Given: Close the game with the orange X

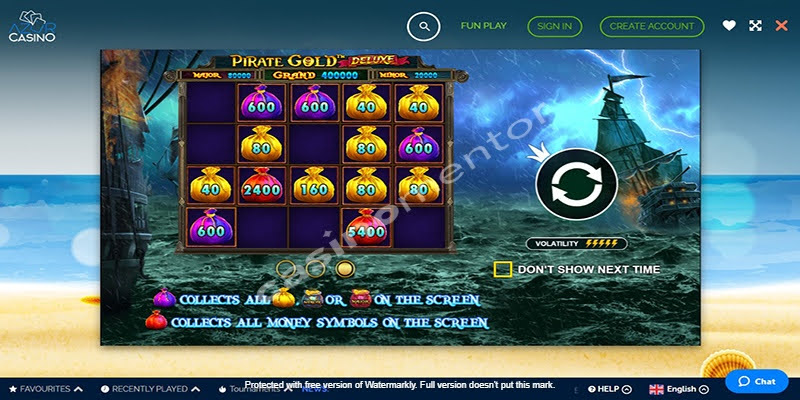Looking at the screenshot, I should click(782, 26).
